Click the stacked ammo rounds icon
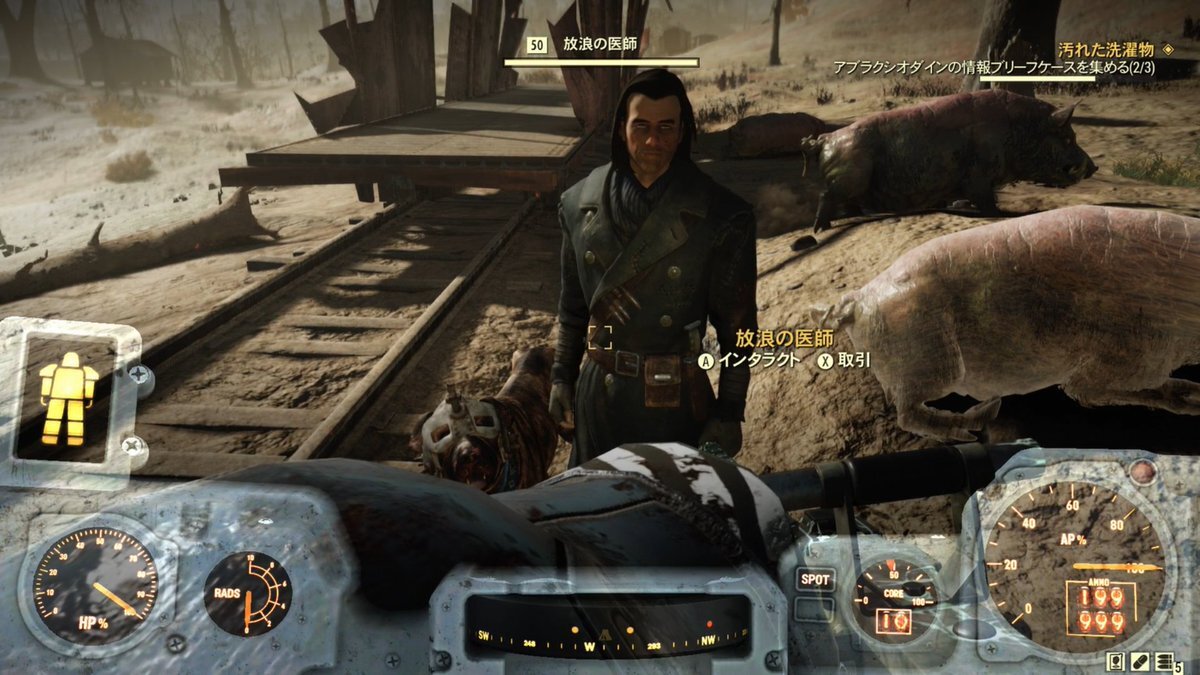This screenshot has height=675, width=1200. (1163, 661)
